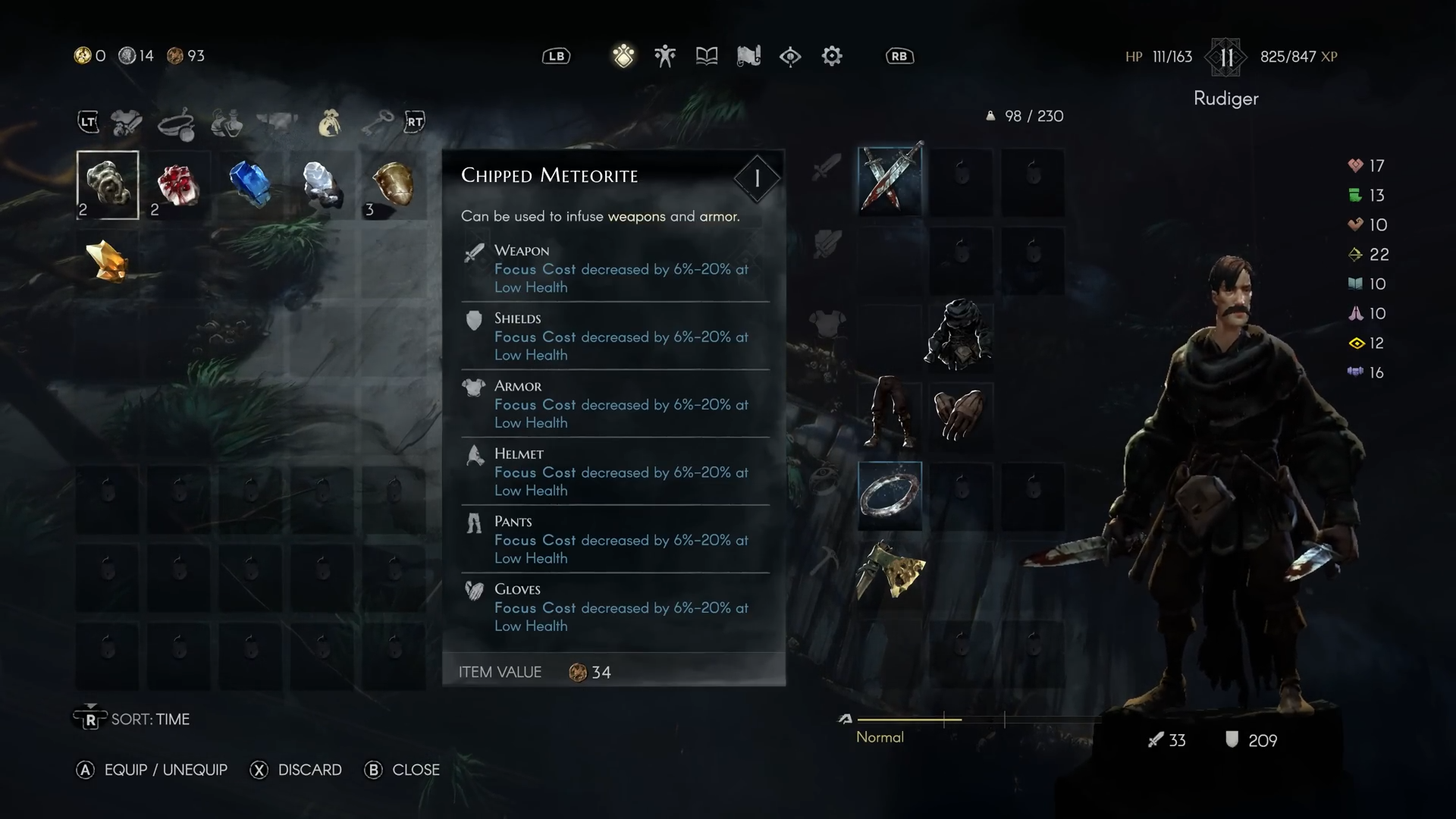Select the Chipped Meteorite inventory slot
The width and height of the screenshot is (1456, 819).
click(108, 185)
